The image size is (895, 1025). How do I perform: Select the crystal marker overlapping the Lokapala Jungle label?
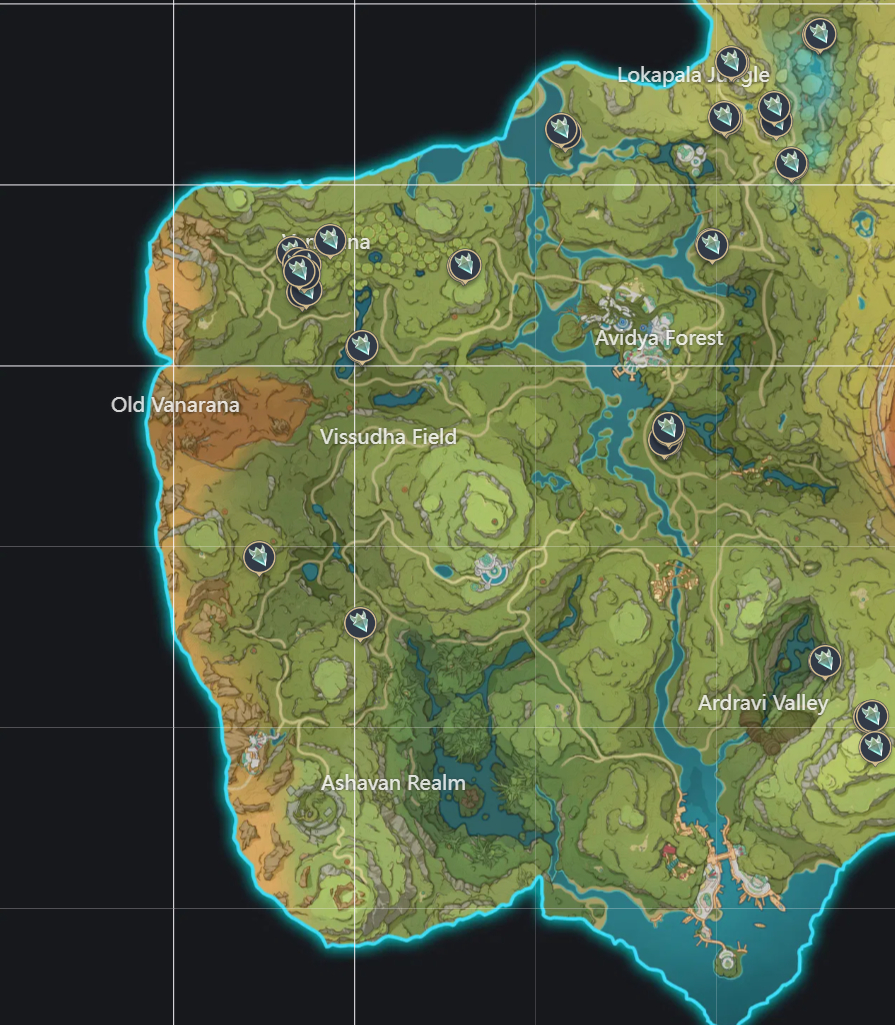[731, 61]
